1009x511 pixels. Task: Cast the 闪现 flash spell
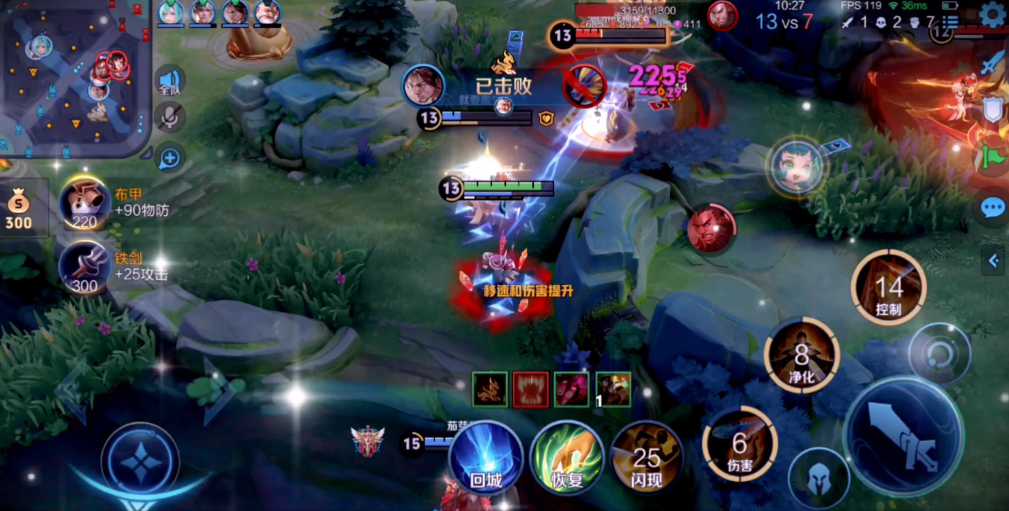[646, 458]
